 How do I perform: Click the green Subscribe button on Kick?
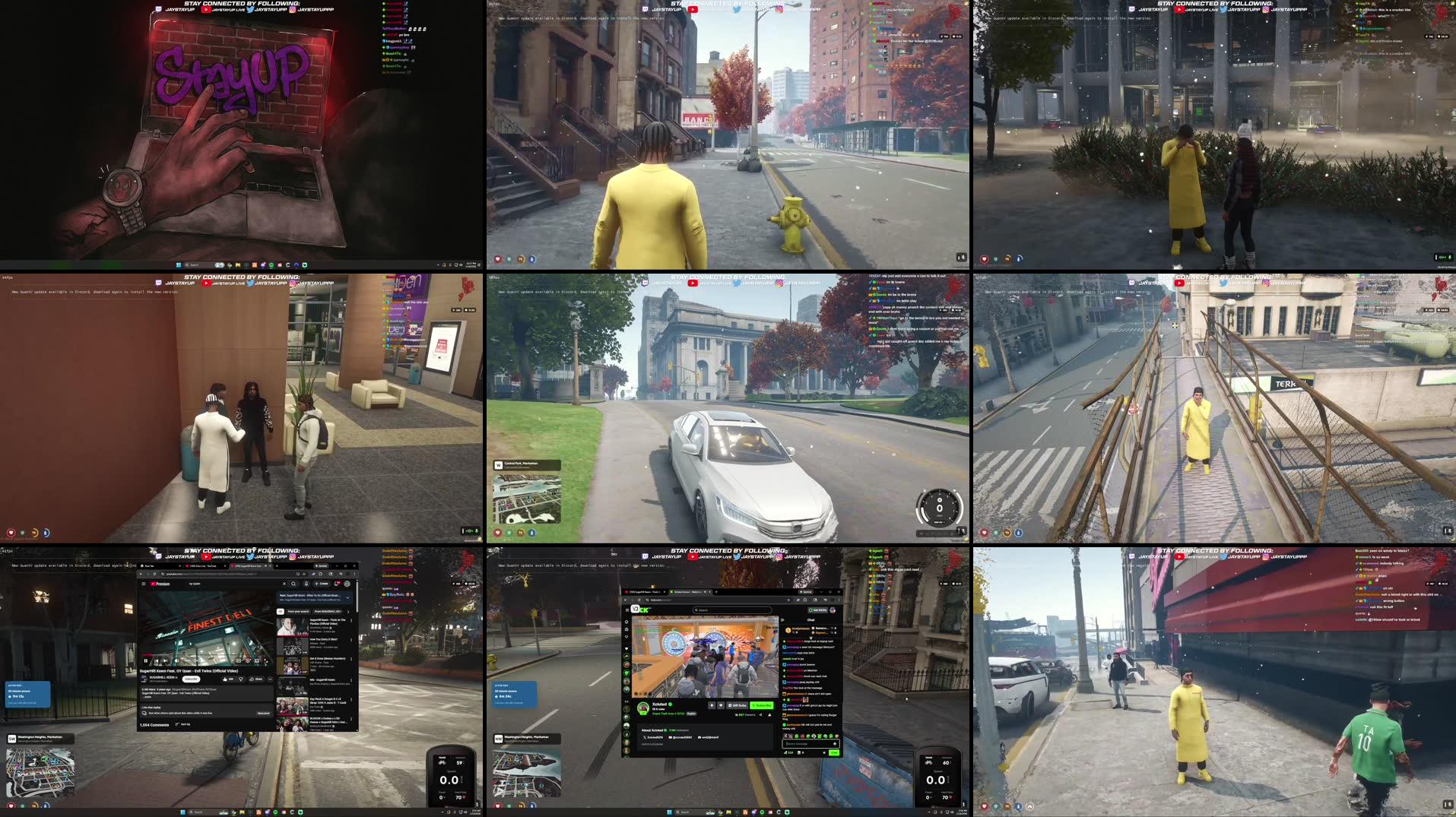[763, 705]
